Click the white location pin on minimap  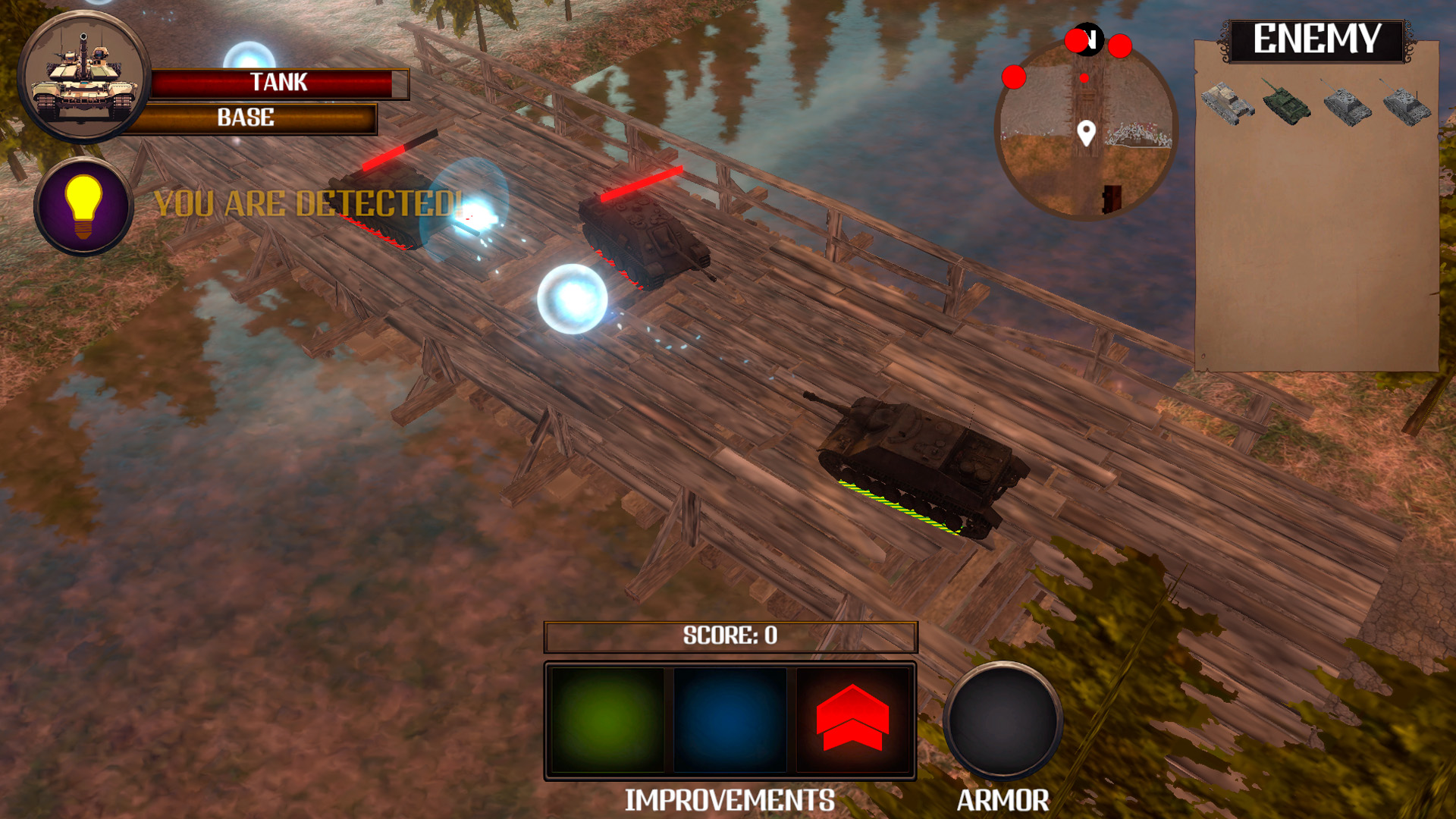(x=1086, y=133)
